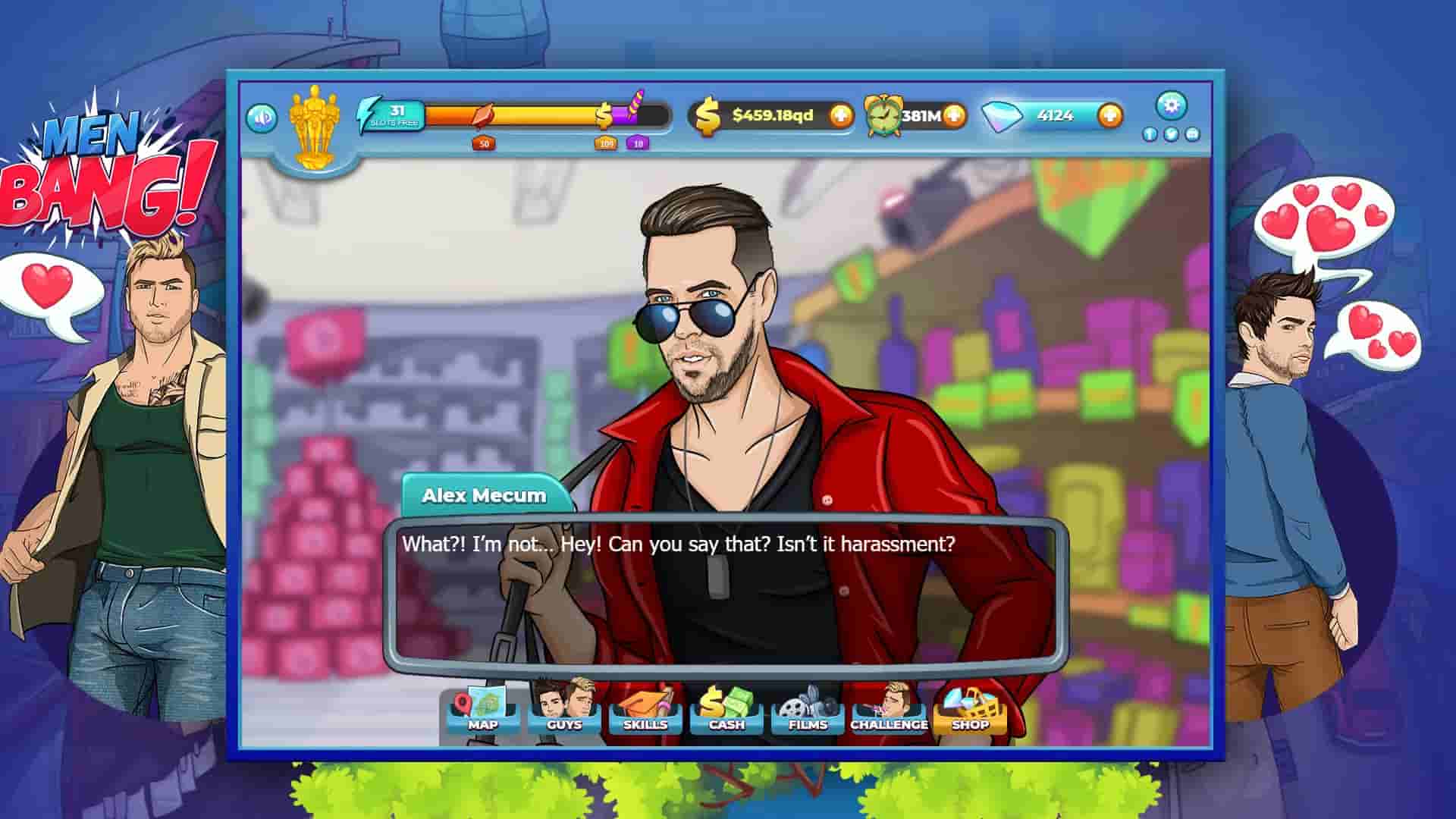Click the alarm clock timer icon
The image size is (1456, 819).
click(x=883, y=115)
